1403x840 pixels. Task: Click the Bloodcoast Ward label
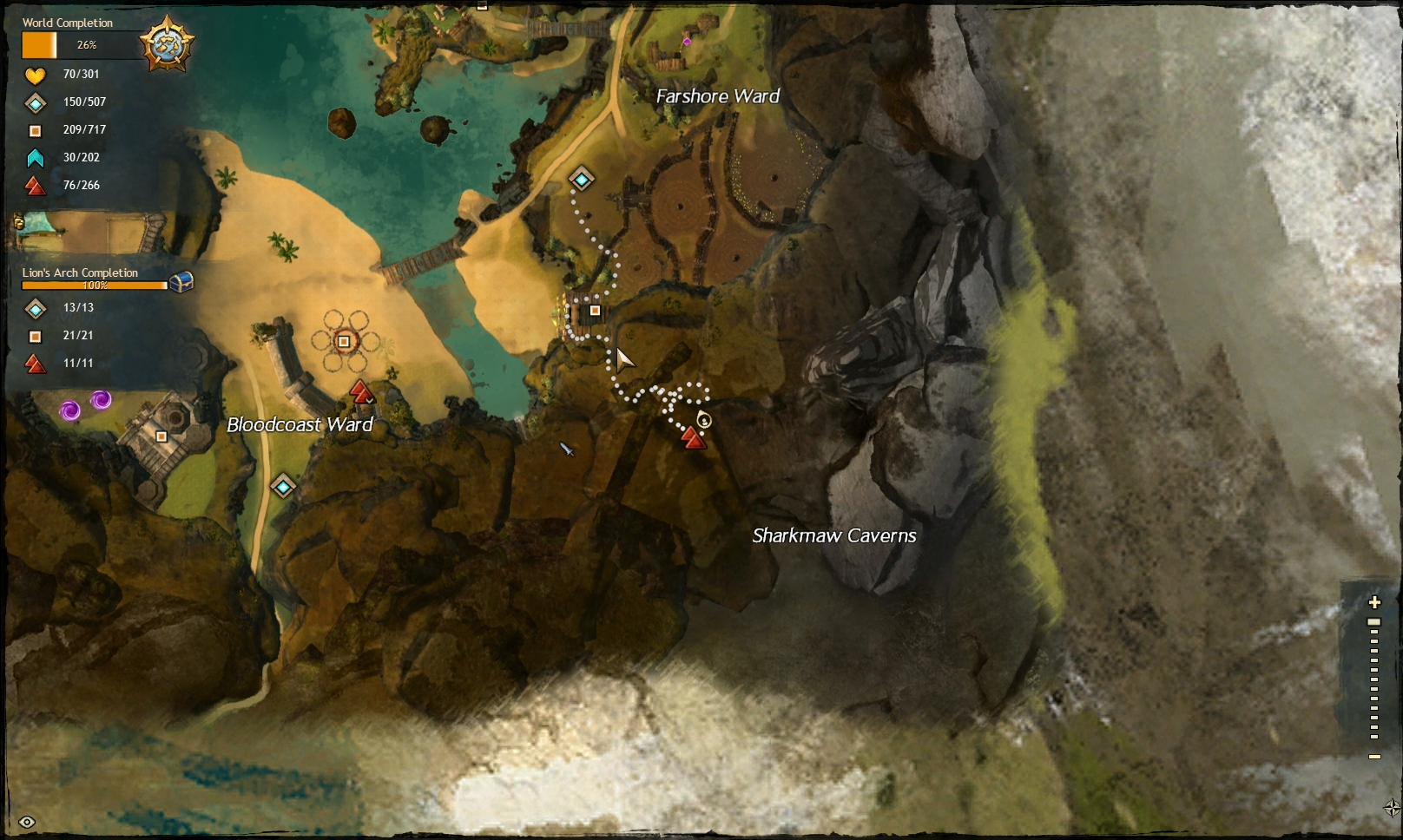[x=300, y=426]
